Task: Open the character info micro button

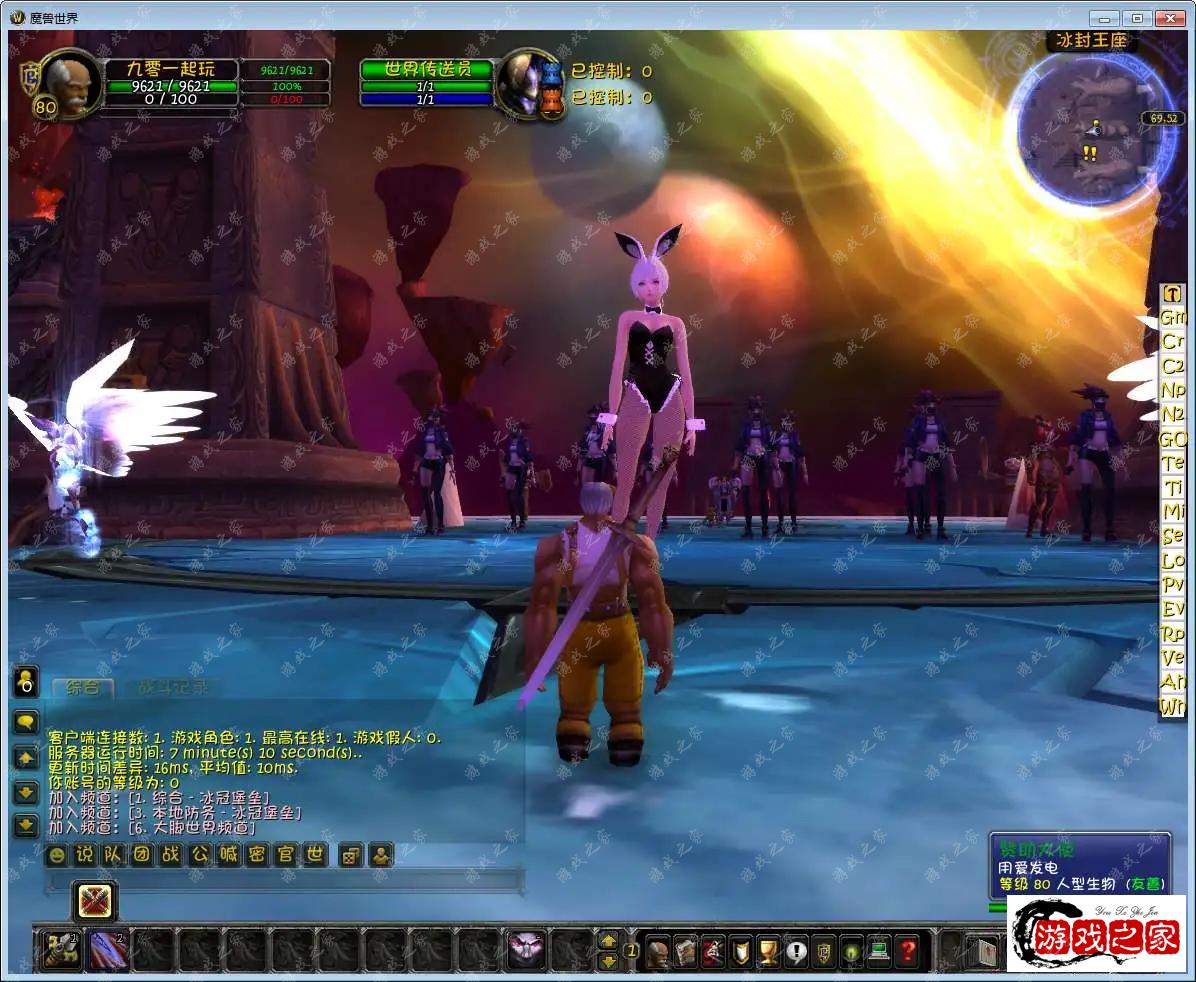Action: (x=657, y=950)
